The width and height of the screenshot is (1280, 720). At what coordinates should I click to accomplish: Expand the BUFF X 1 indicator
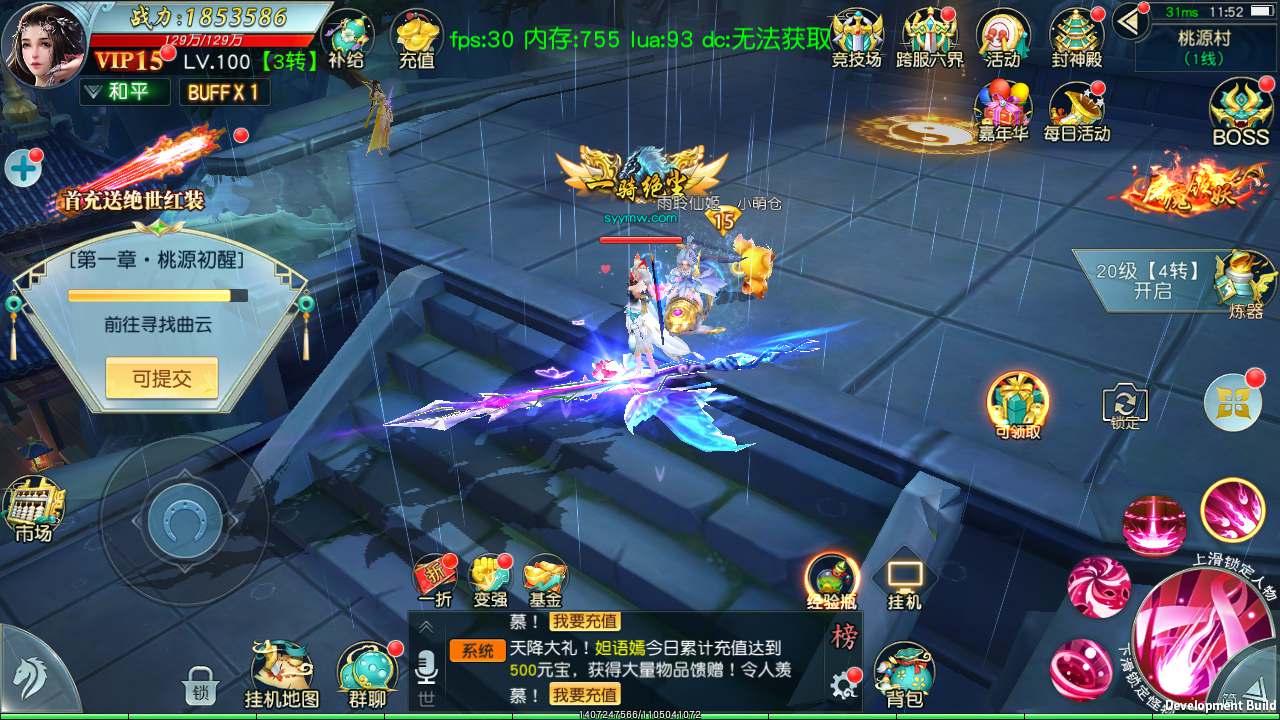(222, 92)
